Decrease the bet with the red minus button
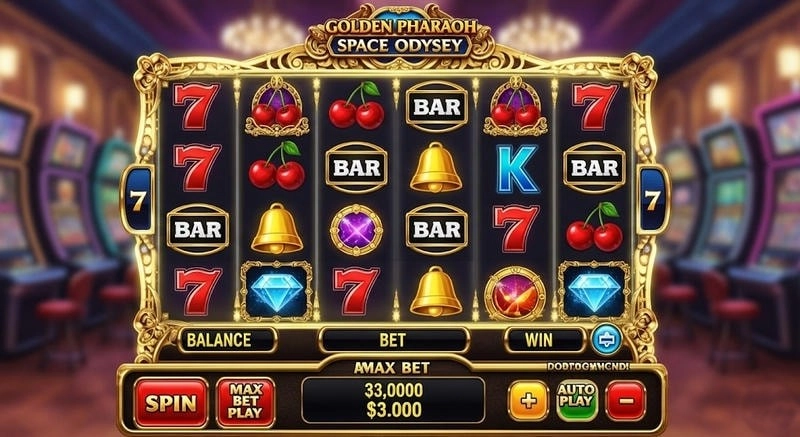800x437 pixels. 625,401
